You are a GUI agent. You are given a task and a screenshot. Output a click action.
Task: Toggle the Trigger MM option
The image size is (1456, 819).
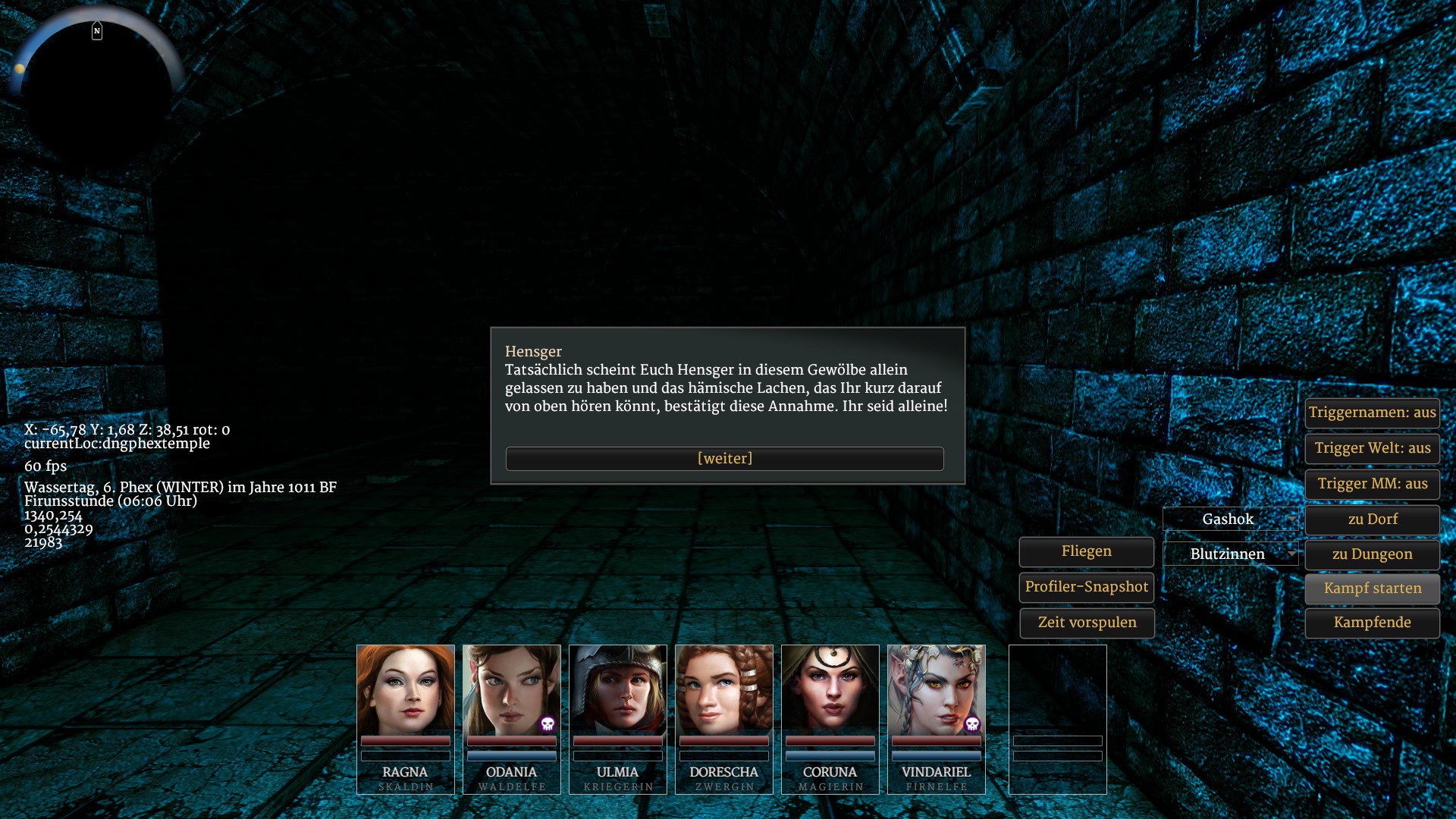pyautogui.click(x=1372, y=484)
